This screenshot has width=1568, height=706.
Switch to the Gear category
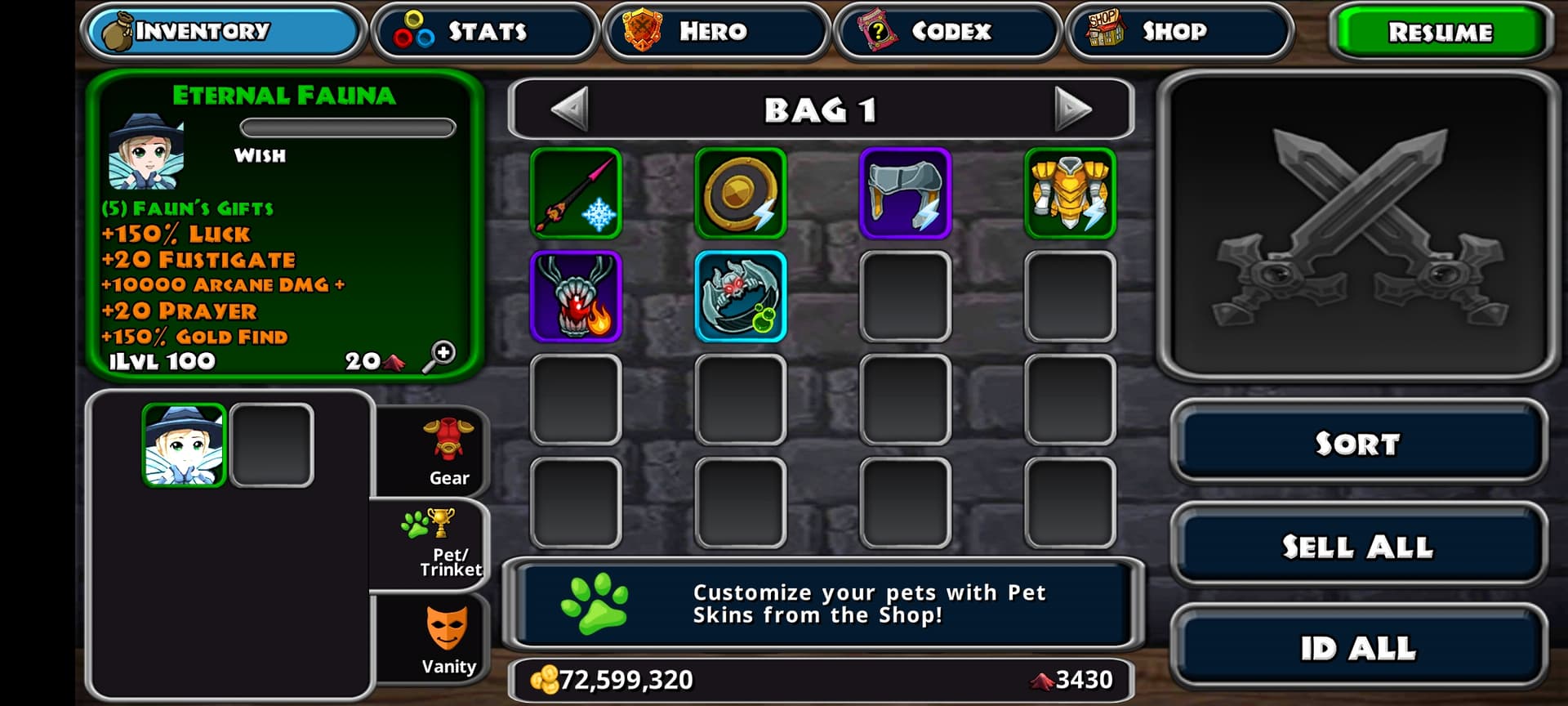[x=448, y=452]
